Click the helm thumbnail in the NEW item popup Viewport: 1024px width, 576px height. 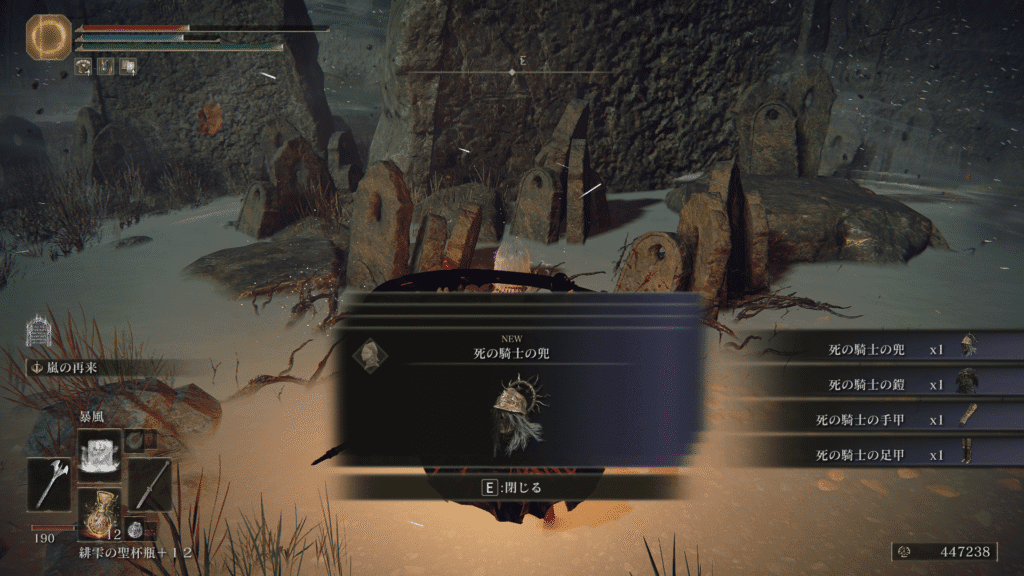(371, 355)
